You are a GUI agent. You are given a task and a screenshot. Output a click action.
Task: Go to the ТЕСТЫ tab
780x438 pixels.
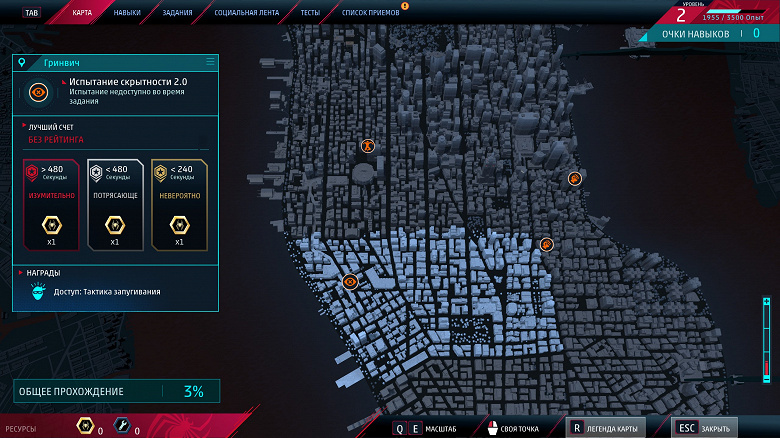[310, 13]
